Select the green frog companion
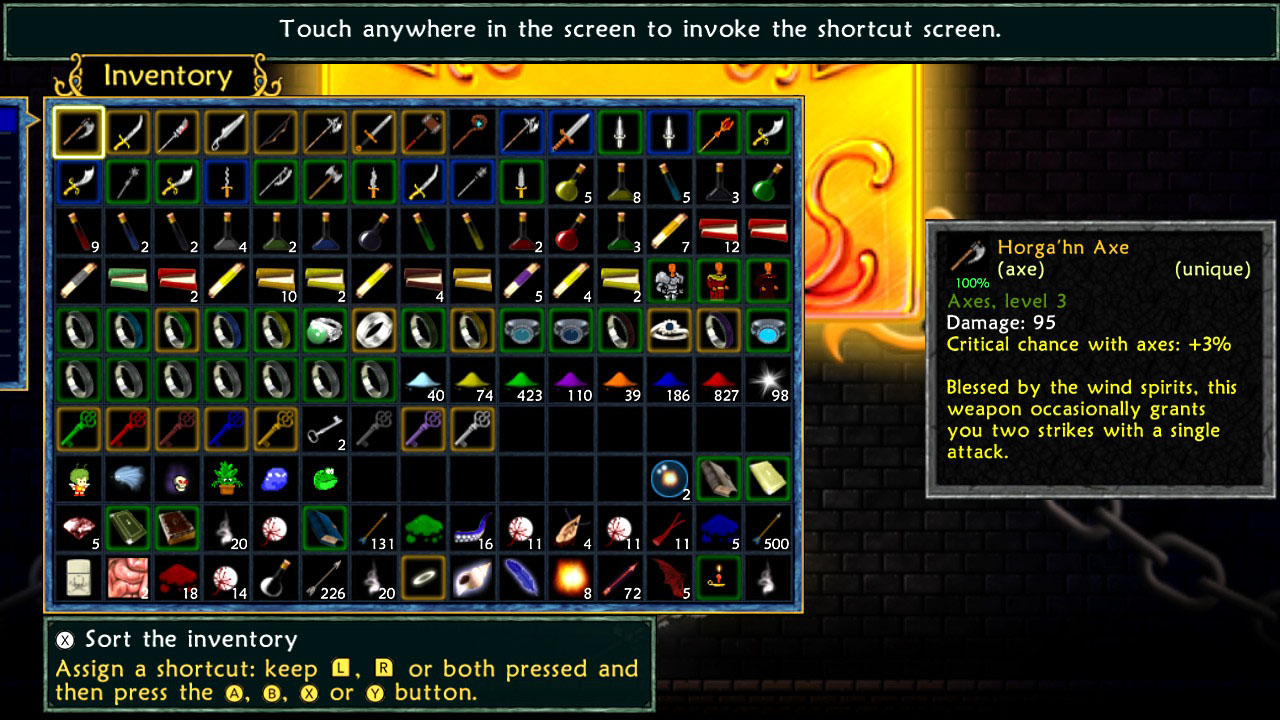Viewport: 1280px width, 720px height. click(x=325, y=478)
